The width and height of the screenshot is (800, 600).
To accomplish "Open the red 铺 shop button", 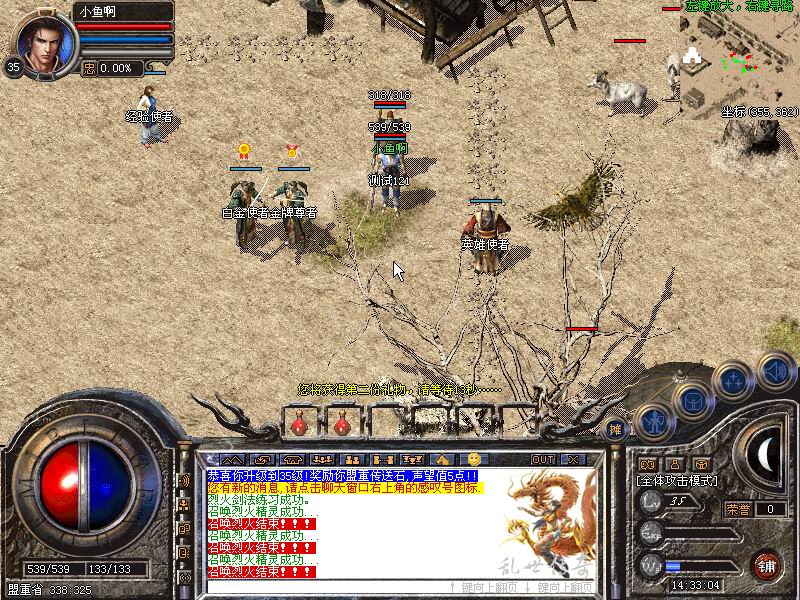I will tap(766, 565).
